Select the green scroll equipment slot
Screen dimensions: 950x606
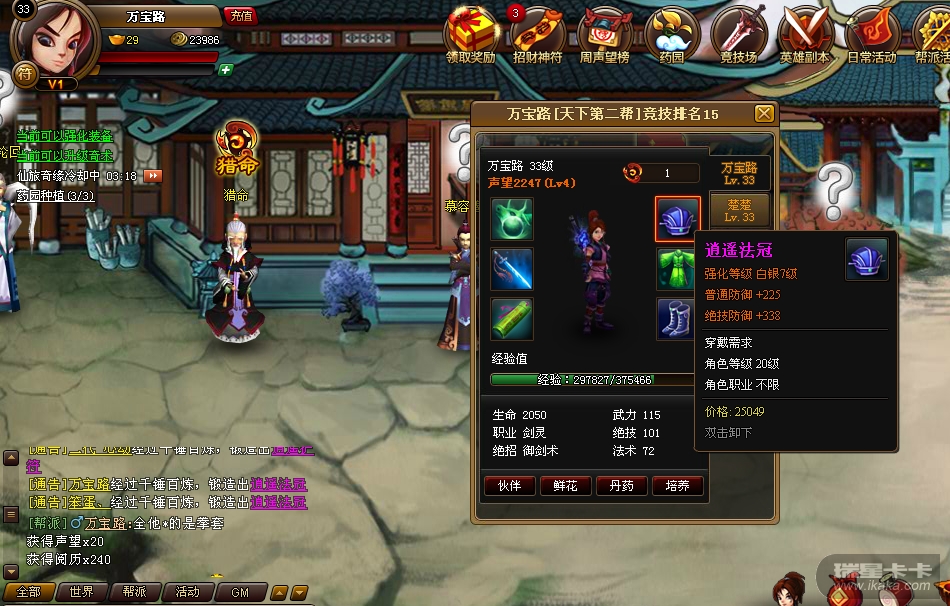click(x=512, y=319)
